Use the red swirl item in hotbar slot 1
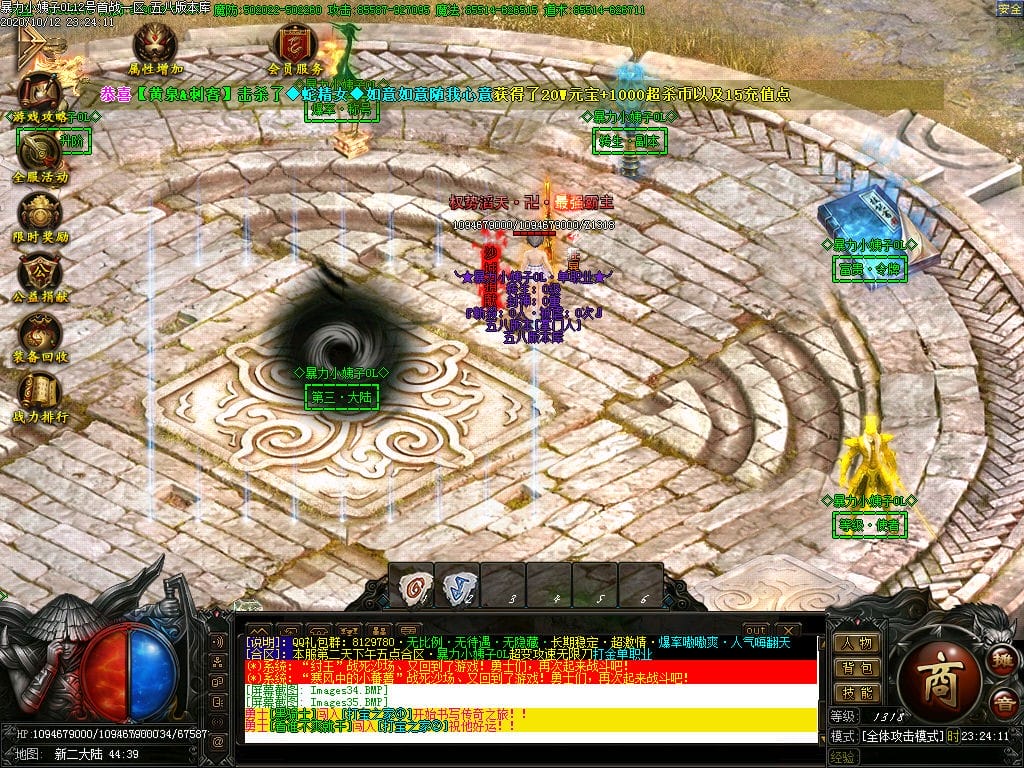 pyautogui.click(x=411, y=584)
